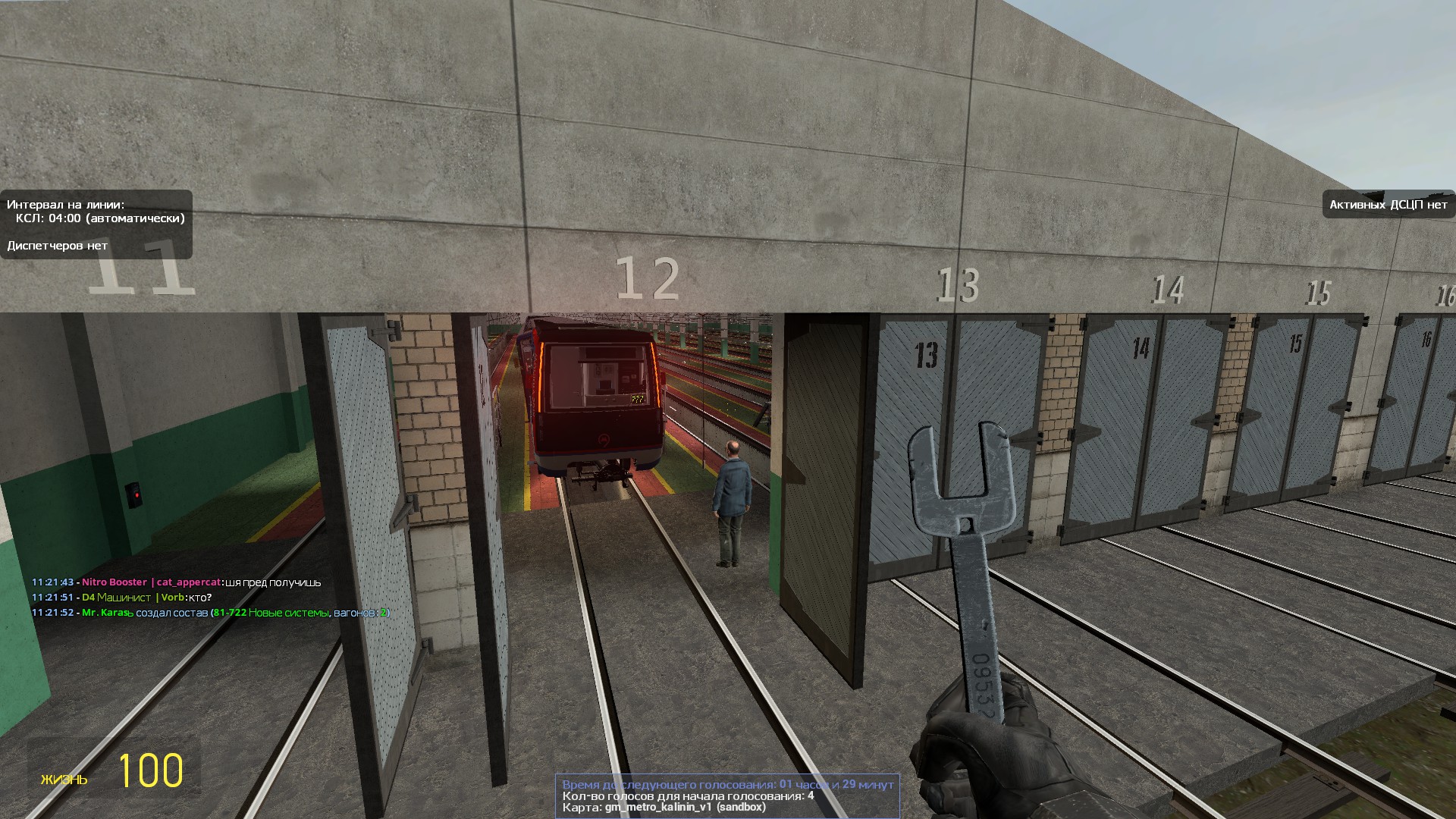Expand the Интервал на линии panel
Image resolution: width=1456 pixels, height=819 pixels.
click(x=64, y=204)
